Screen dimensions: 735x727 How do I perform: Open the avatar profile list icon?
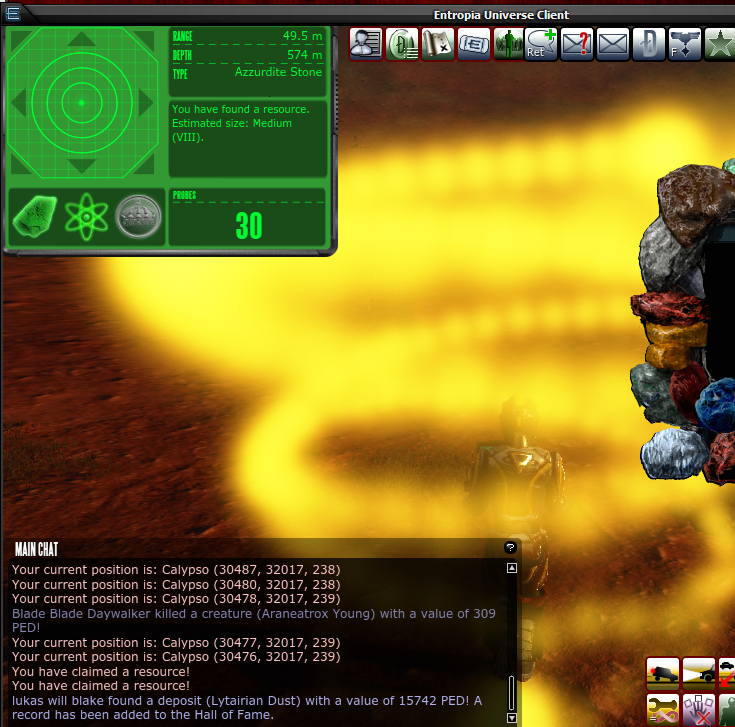[x=366, y=43]
